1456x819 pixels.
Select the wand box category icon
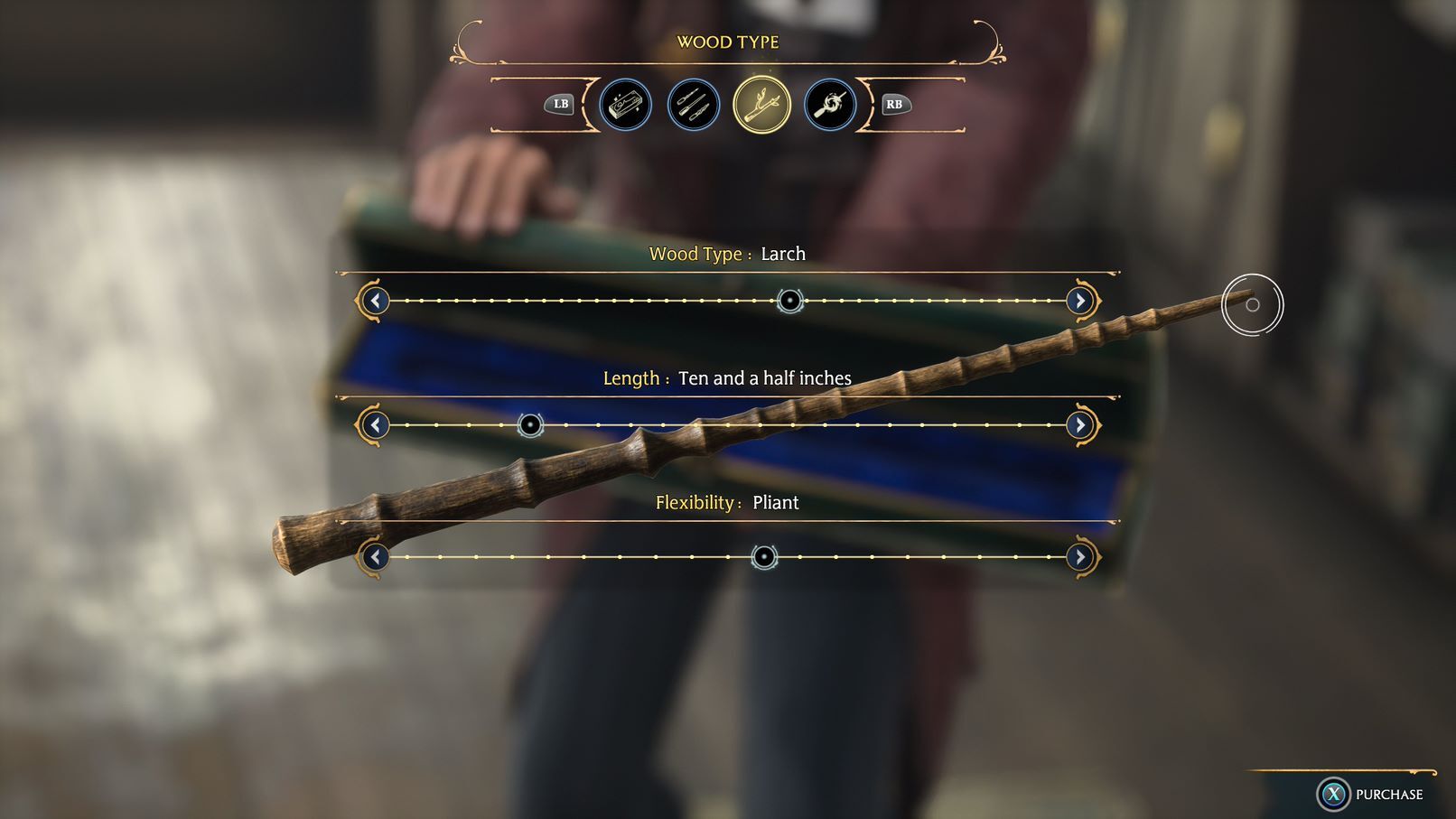pos(625,104)
